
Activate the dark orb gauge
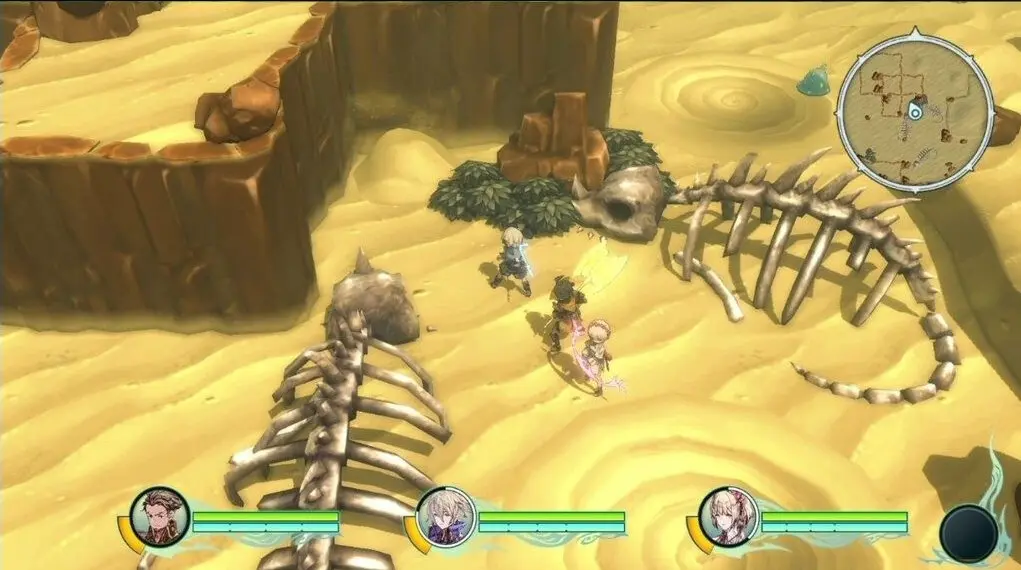coord(969,533)
